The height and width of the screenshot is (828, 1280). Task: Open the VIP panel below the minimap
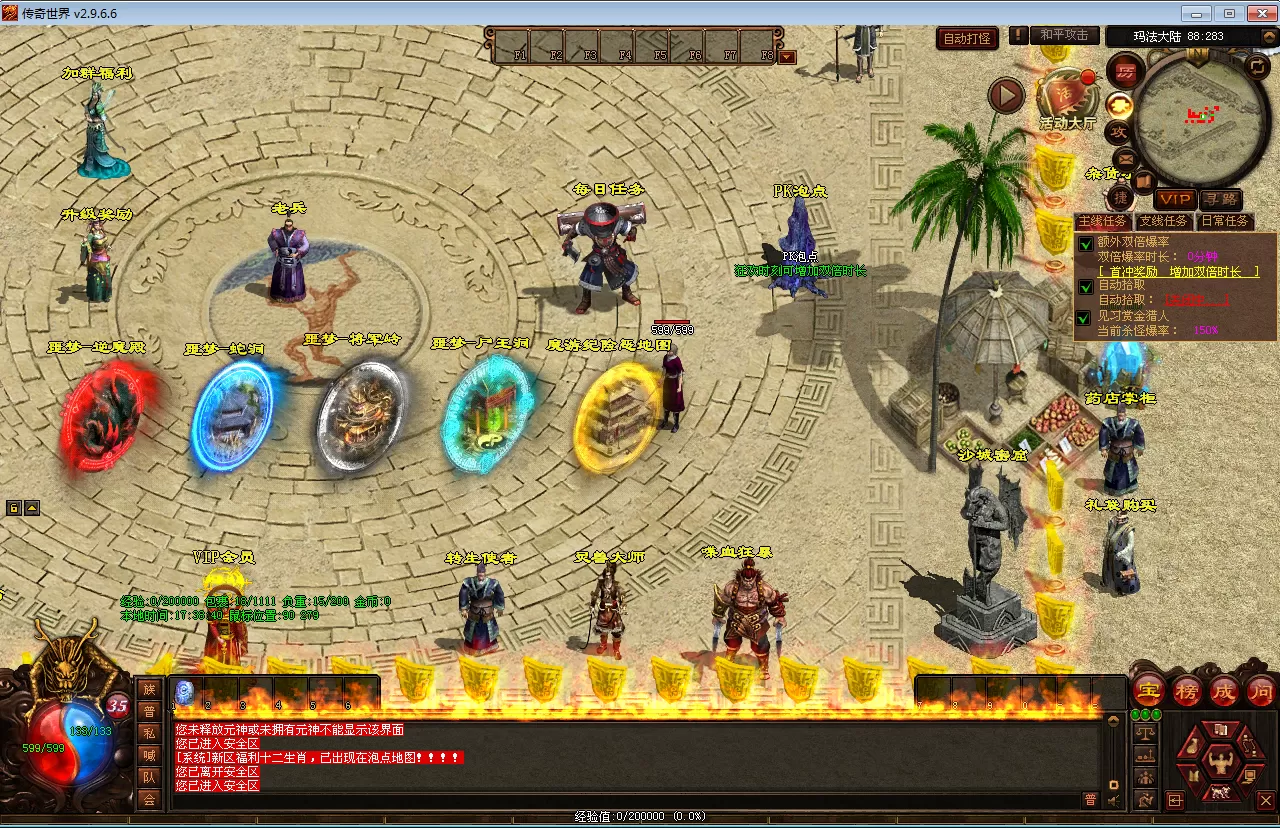(x=1174, y=199)
